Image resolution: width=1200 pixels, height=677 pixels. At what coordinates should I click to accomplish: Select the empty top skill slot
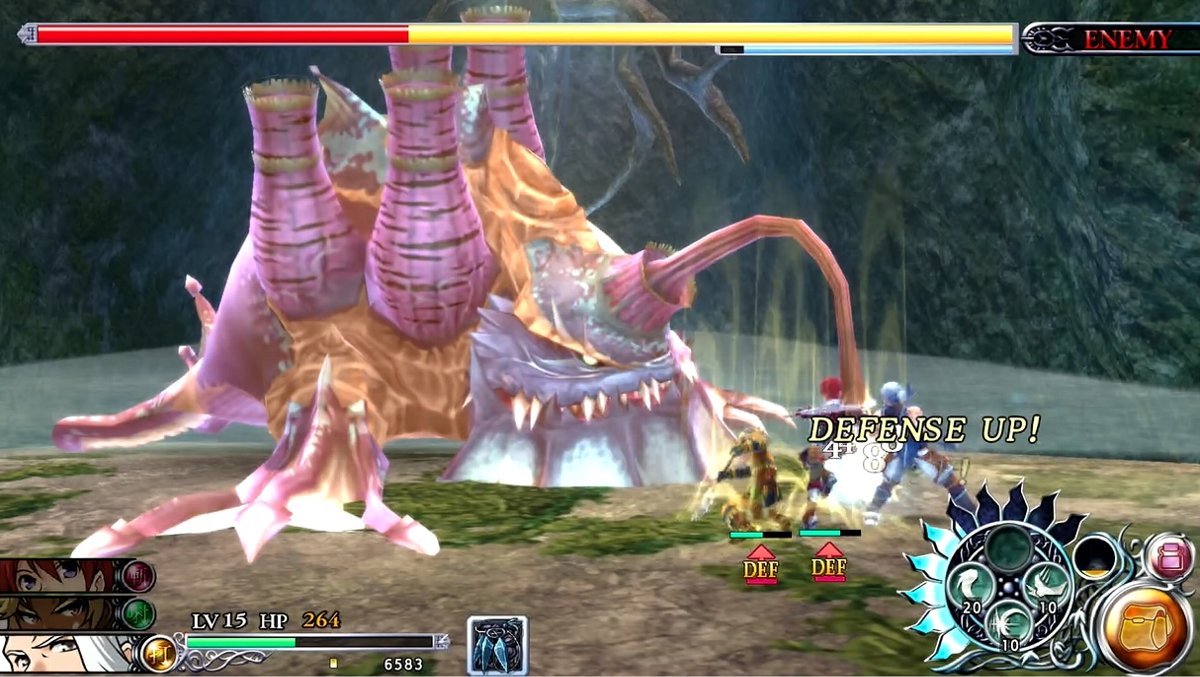[x=1009, y=547]
